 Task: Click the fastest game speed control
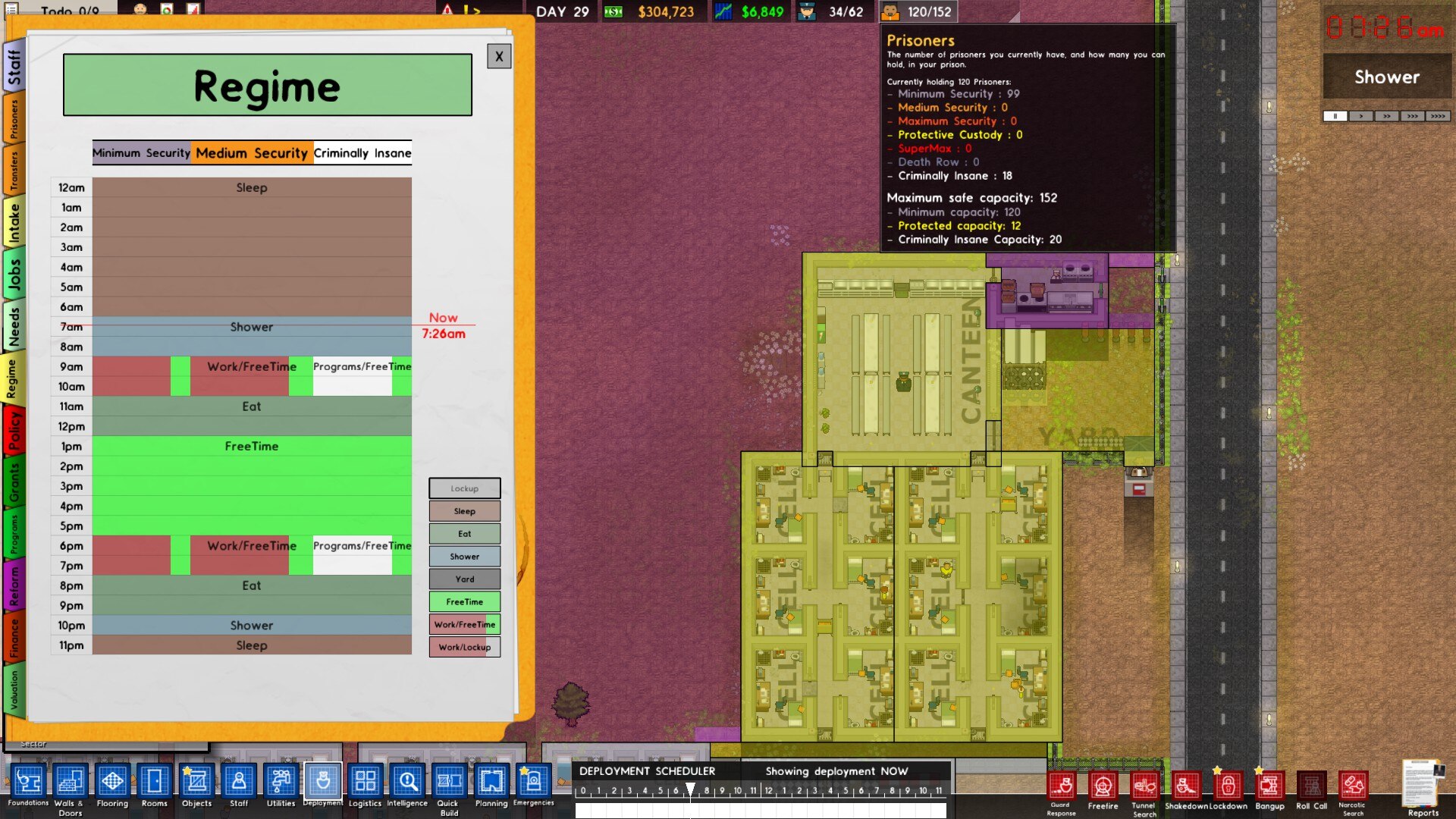[x=1439, y=116]
